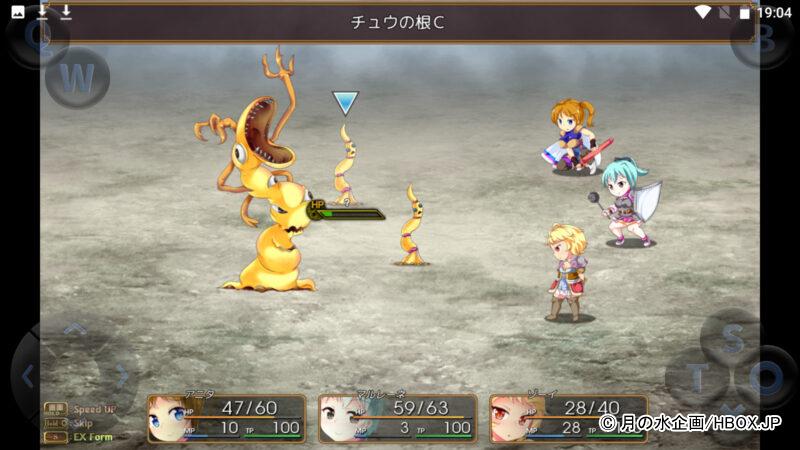This screenshot has height=450, width=800.
Task: Select Anita's party status panel
Action: [226, 417]
